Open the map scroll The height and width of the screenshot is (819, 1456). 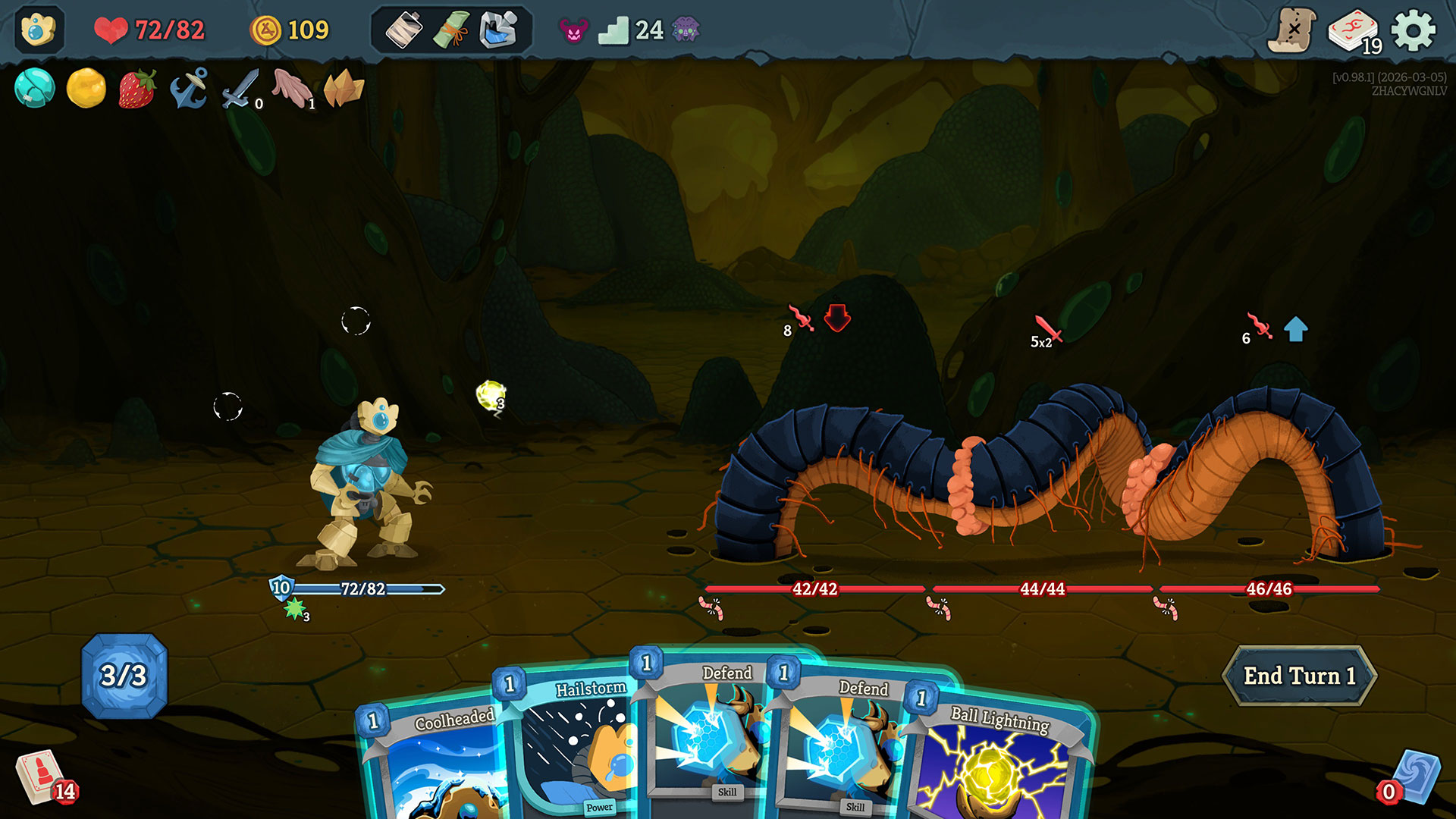click(x=1291, y=31)
